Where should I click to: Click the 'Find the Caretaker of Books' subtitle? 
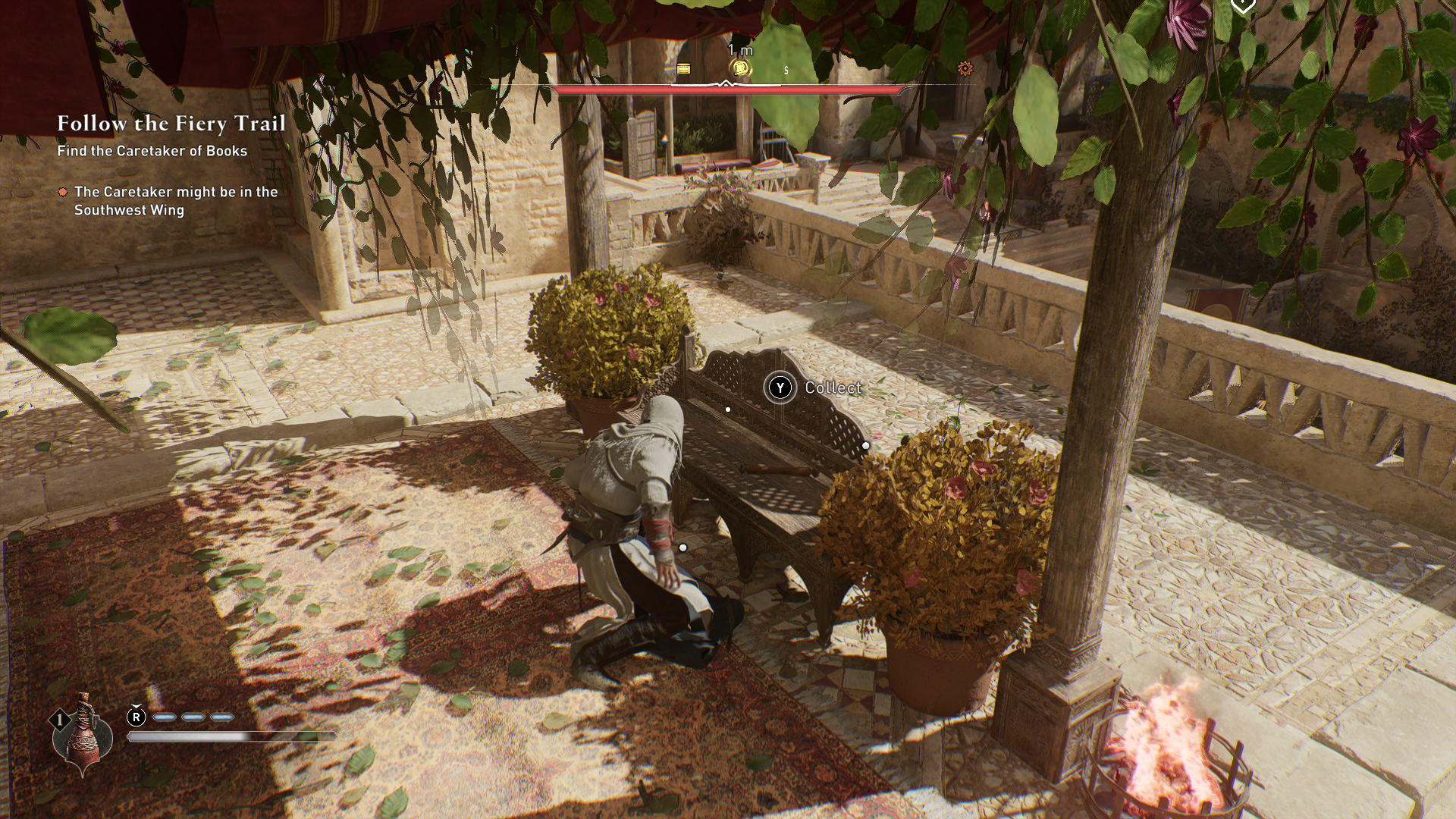coord(151,152)
